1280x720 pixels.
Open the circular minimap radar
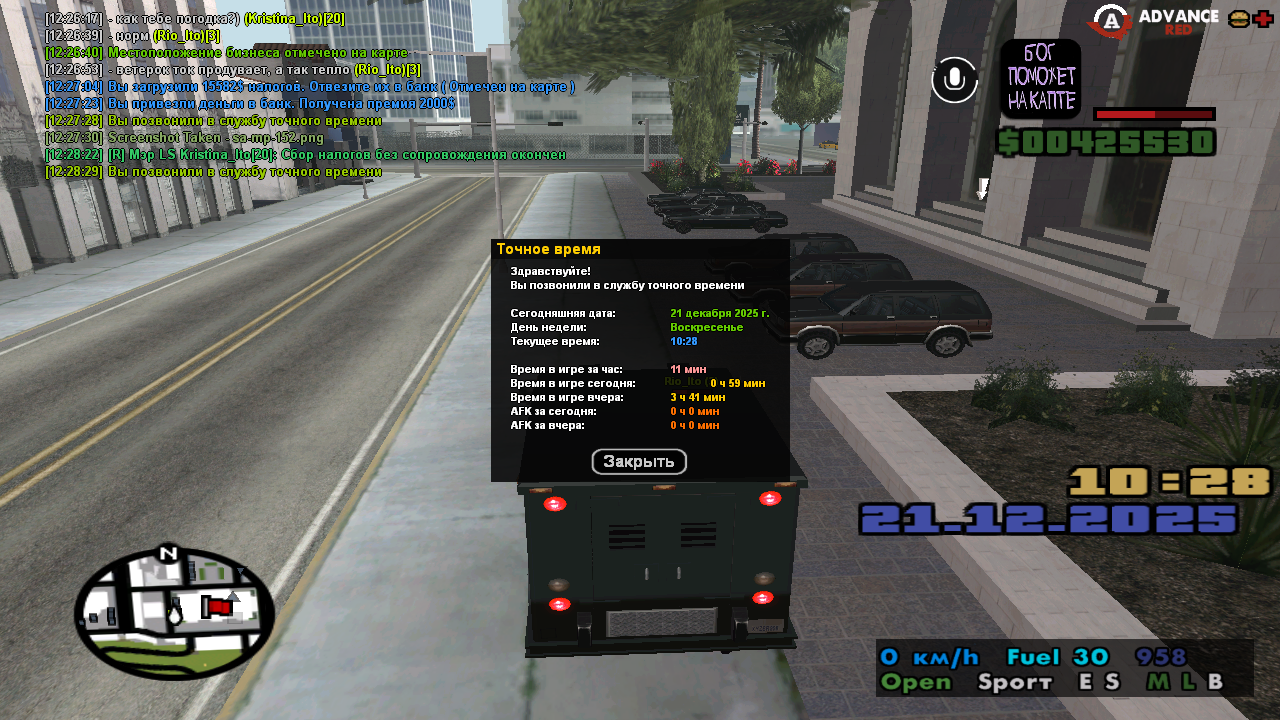(x=174, y=613)
